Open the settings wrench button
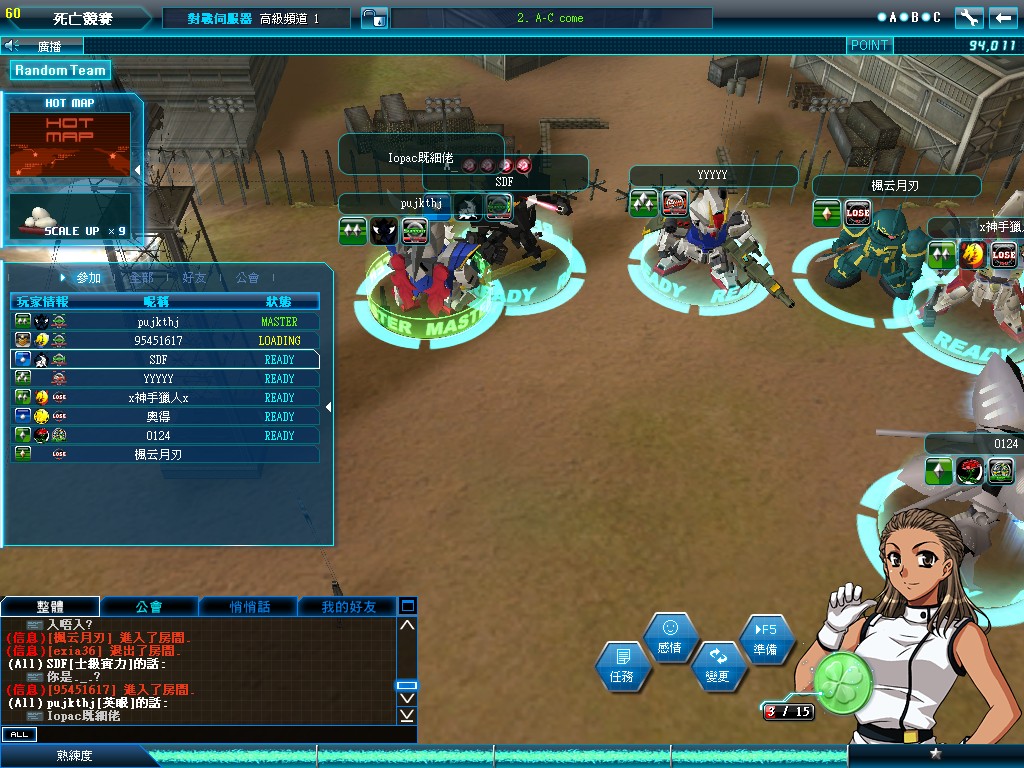Image resolution: width=1024 pixels, height=768 pixels. pyautogui.click(x=969, y=17)
